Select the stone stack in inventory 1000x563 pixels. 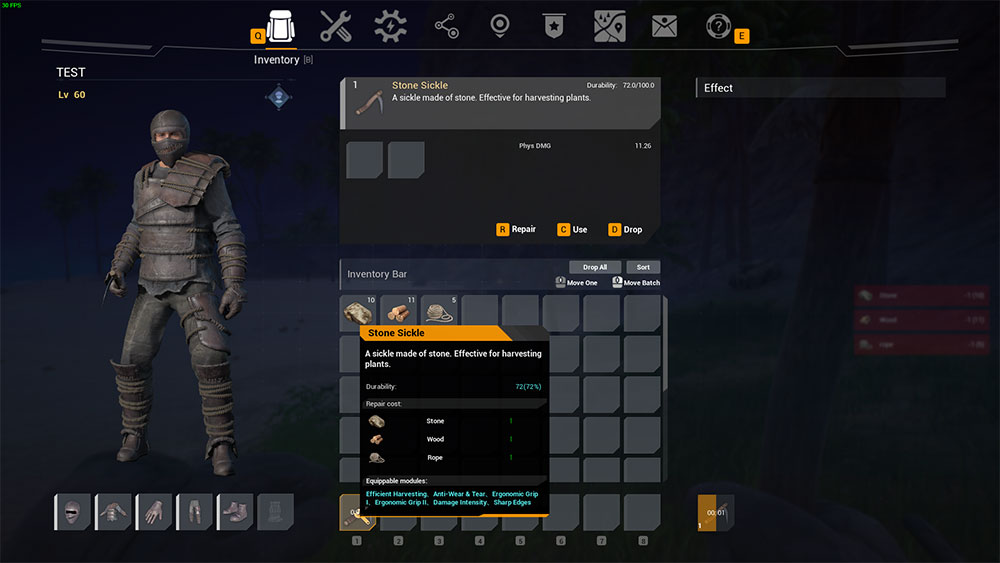357,311
